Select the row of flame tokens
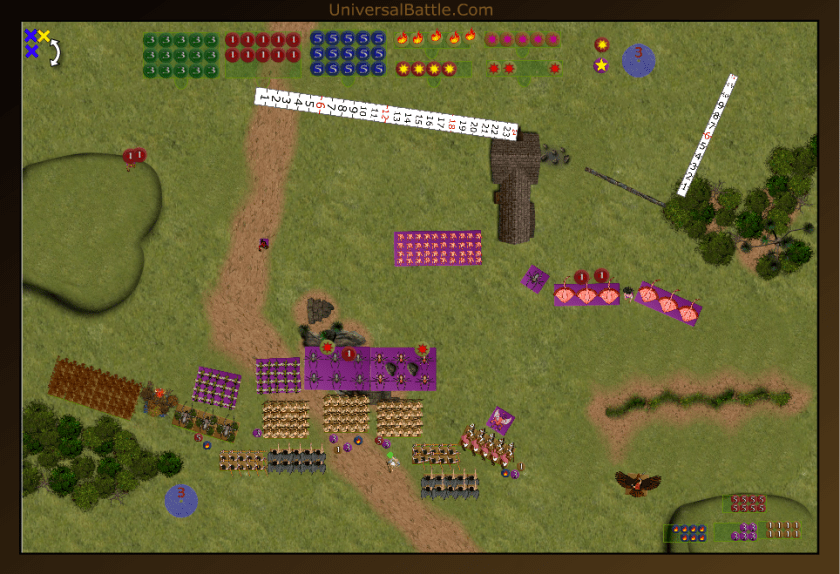840x574 pixels. click(x=435, y=39)
